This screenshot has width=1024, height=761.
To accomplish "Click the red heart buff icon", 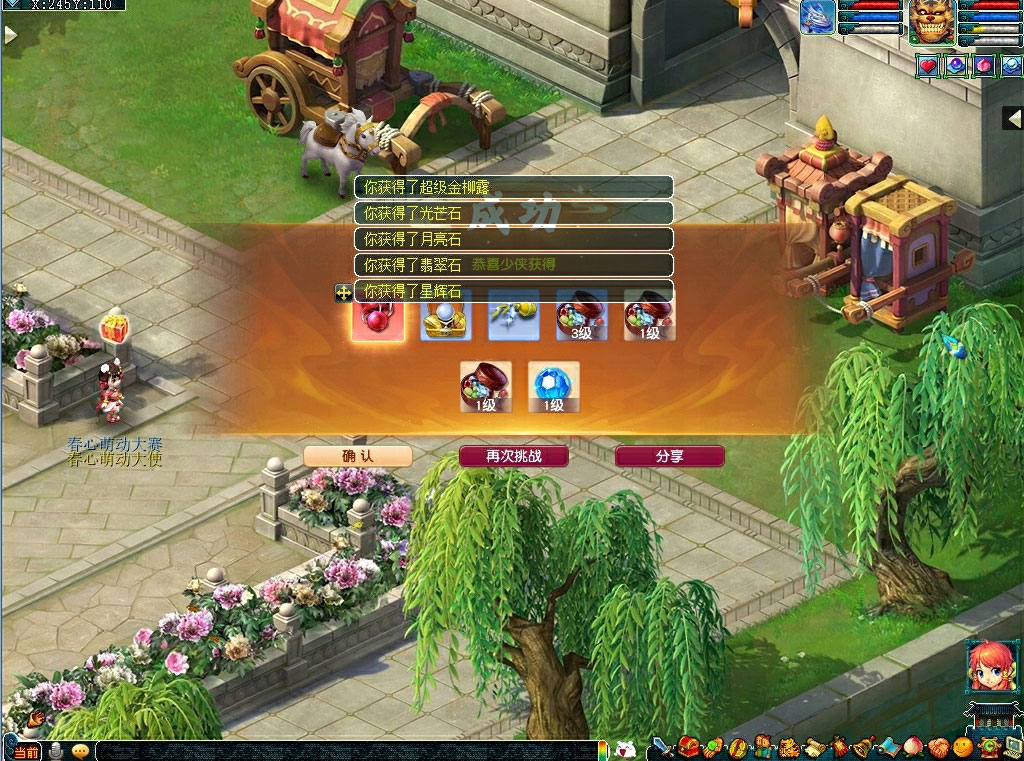I will [x=929, y=66].
